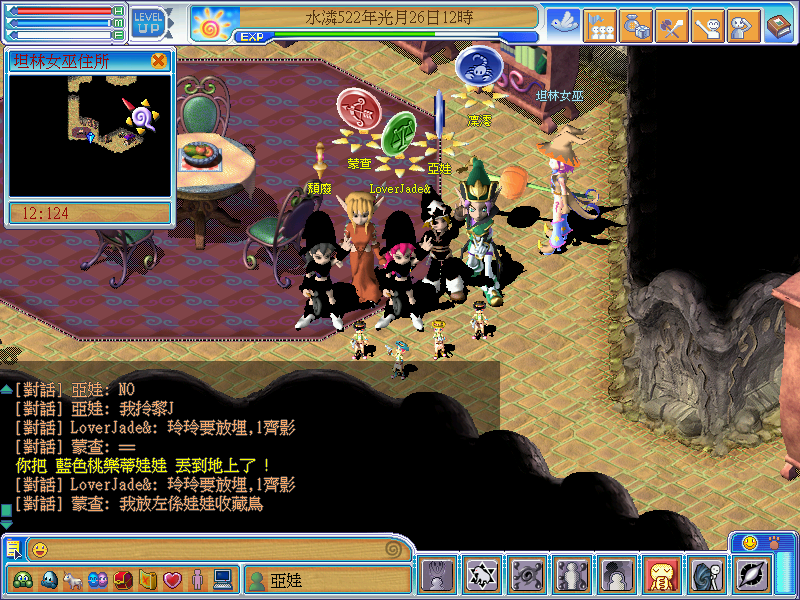The width and height of the screenshot is (800, 600).
Task: Open the folded map icon
Action: [147, 579]
